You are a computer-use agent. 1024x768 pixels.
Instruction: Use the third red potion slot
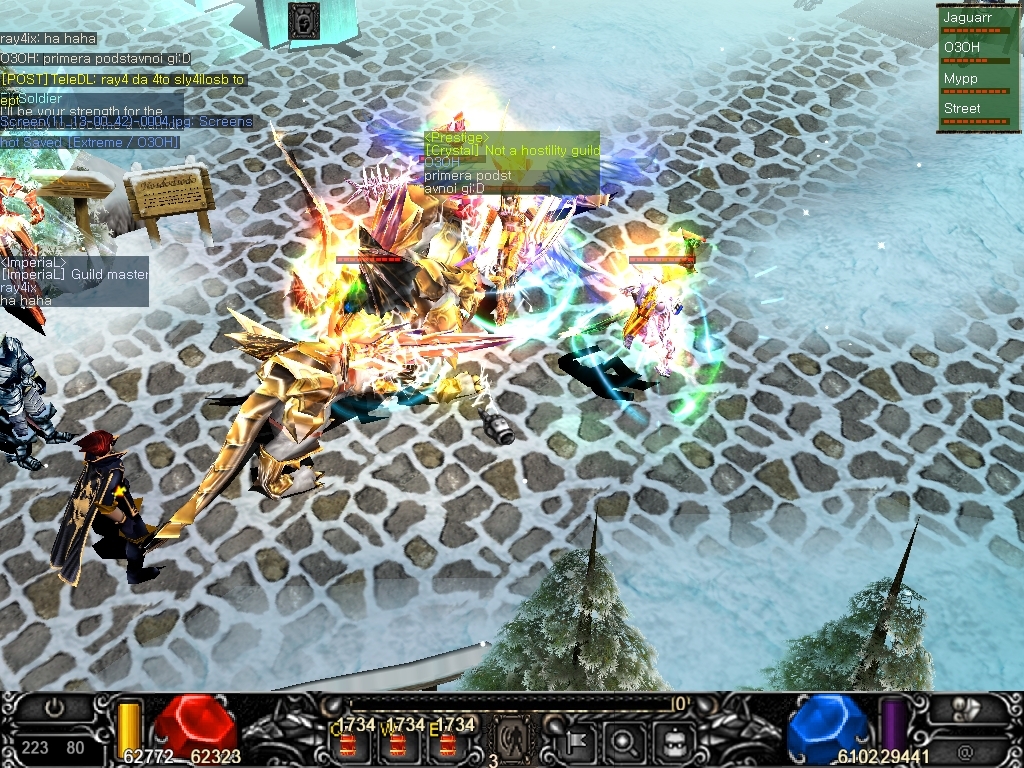[x=447, y=744]
